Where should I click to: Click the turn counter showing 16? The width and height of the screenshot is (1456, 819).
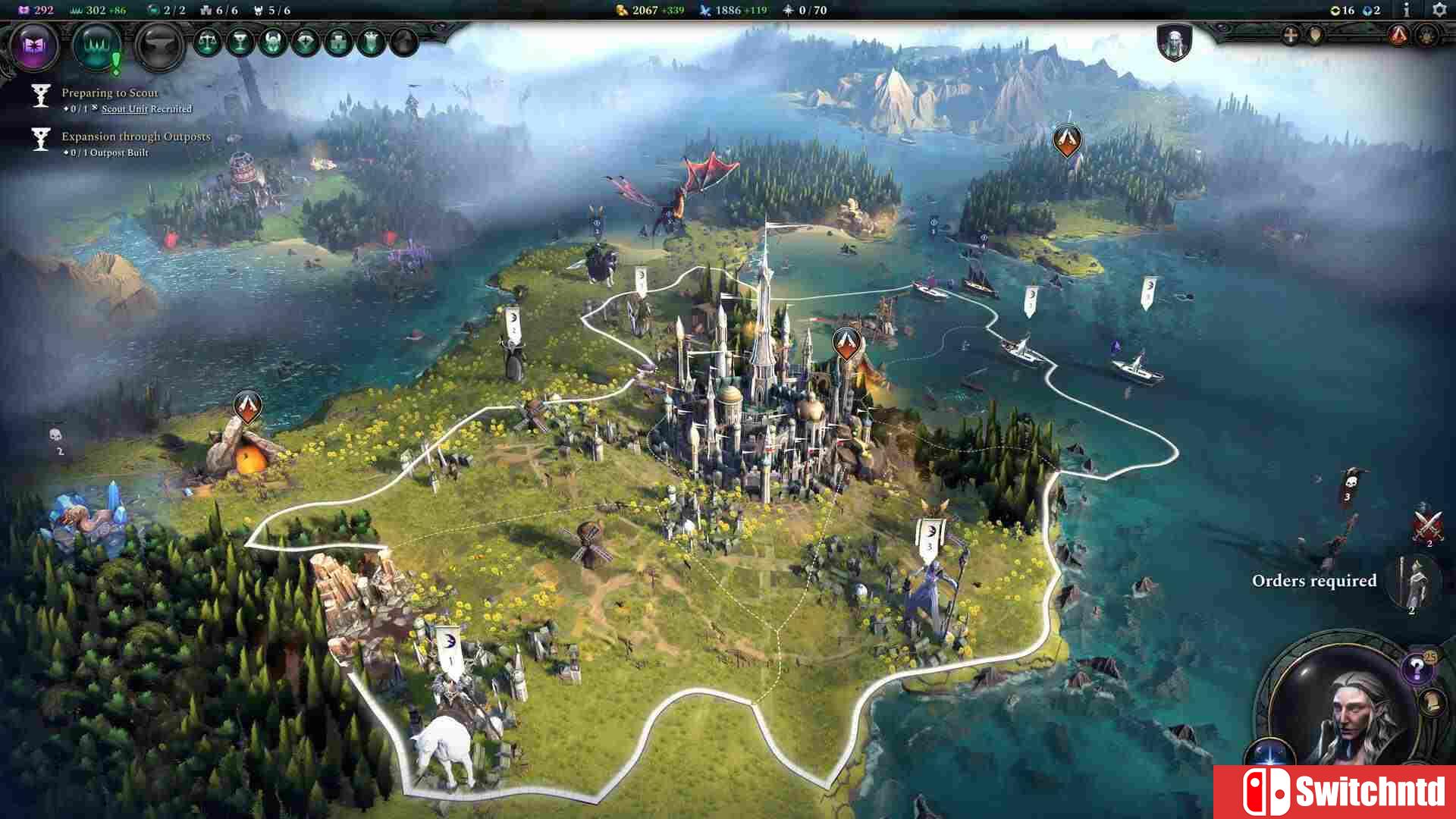[x=1343, y=11]
